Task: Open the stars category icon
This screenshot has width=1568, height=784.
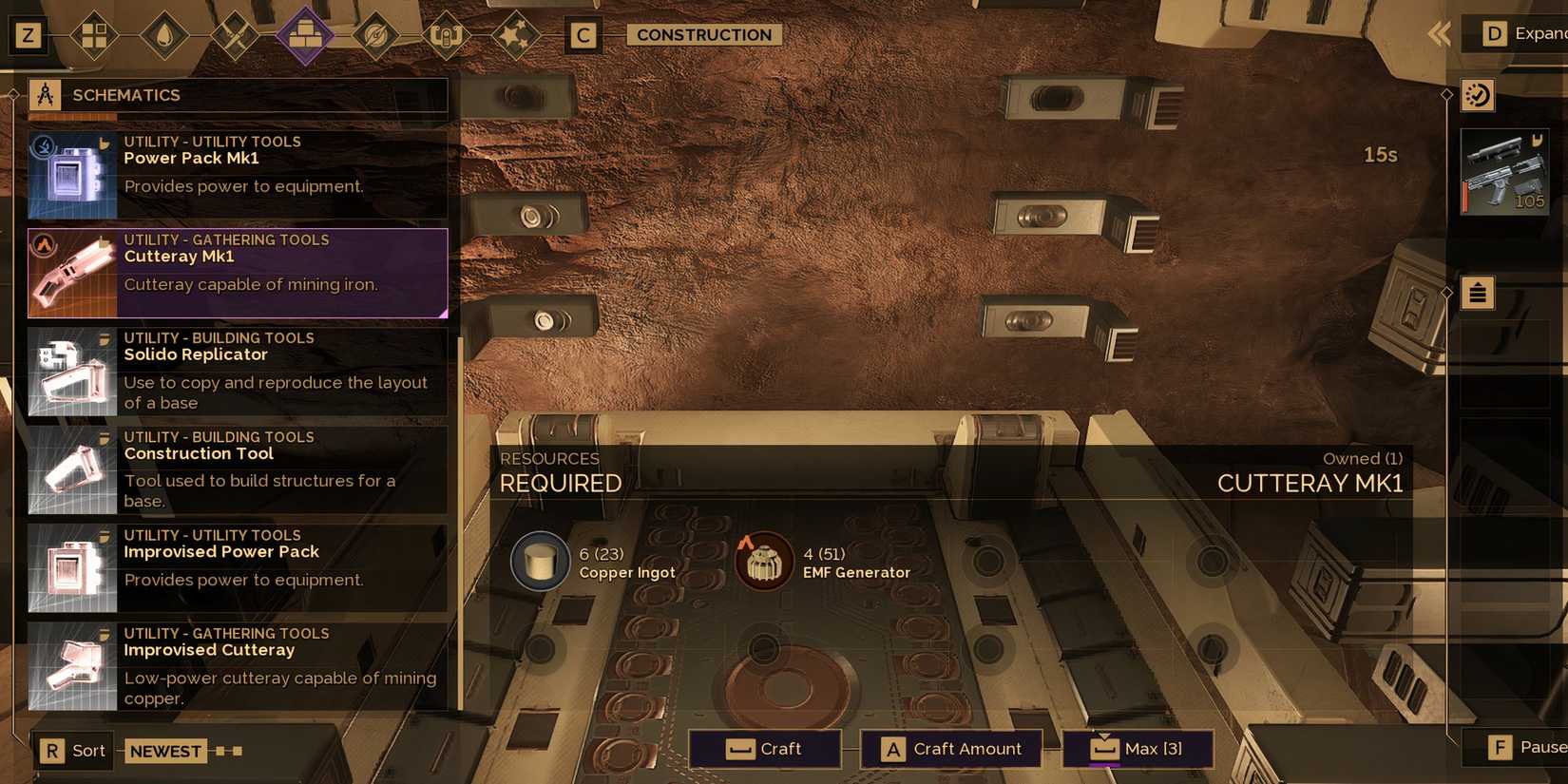Action: point(517,35)
